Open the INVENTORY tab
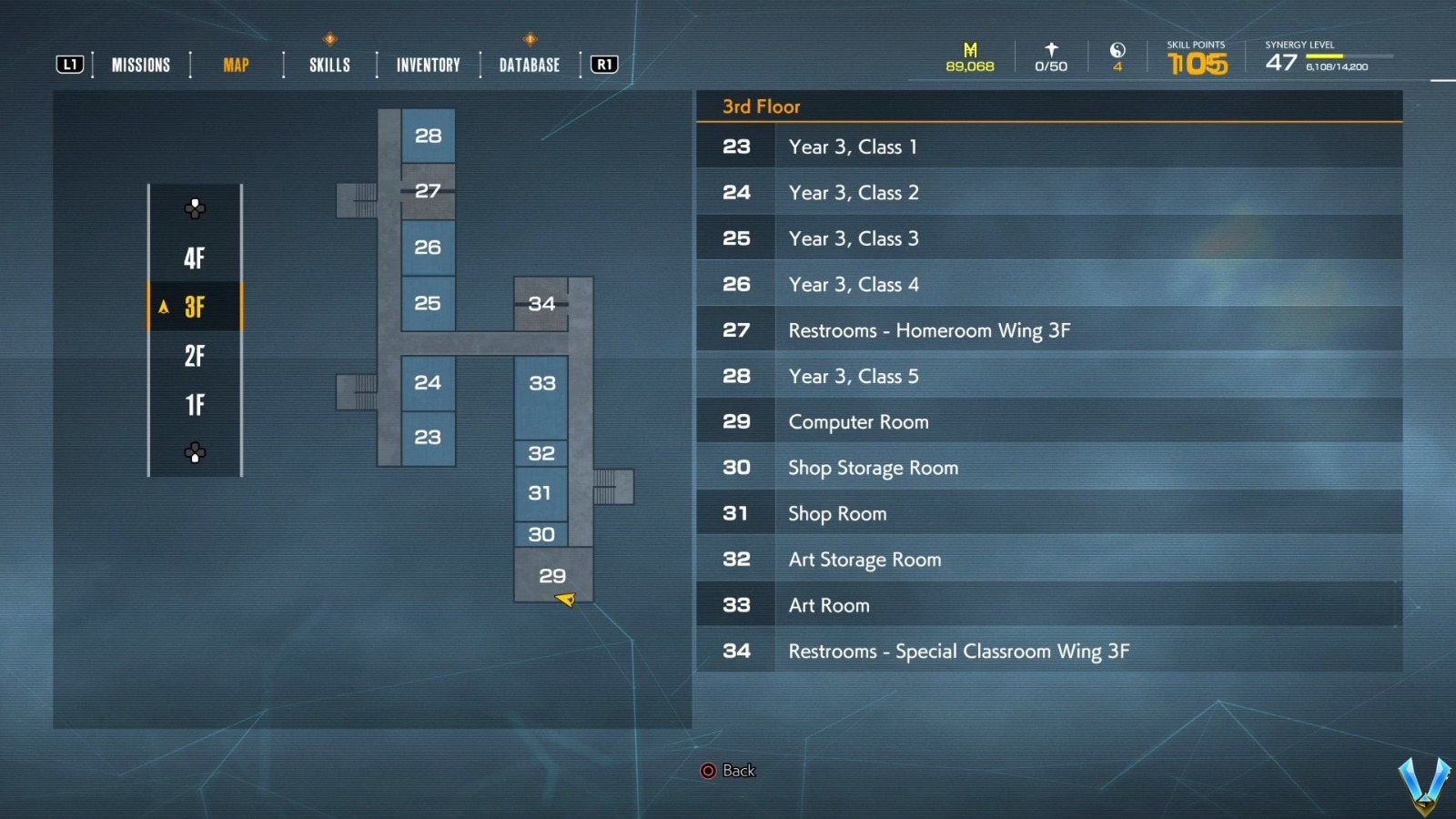 point(426,64)
